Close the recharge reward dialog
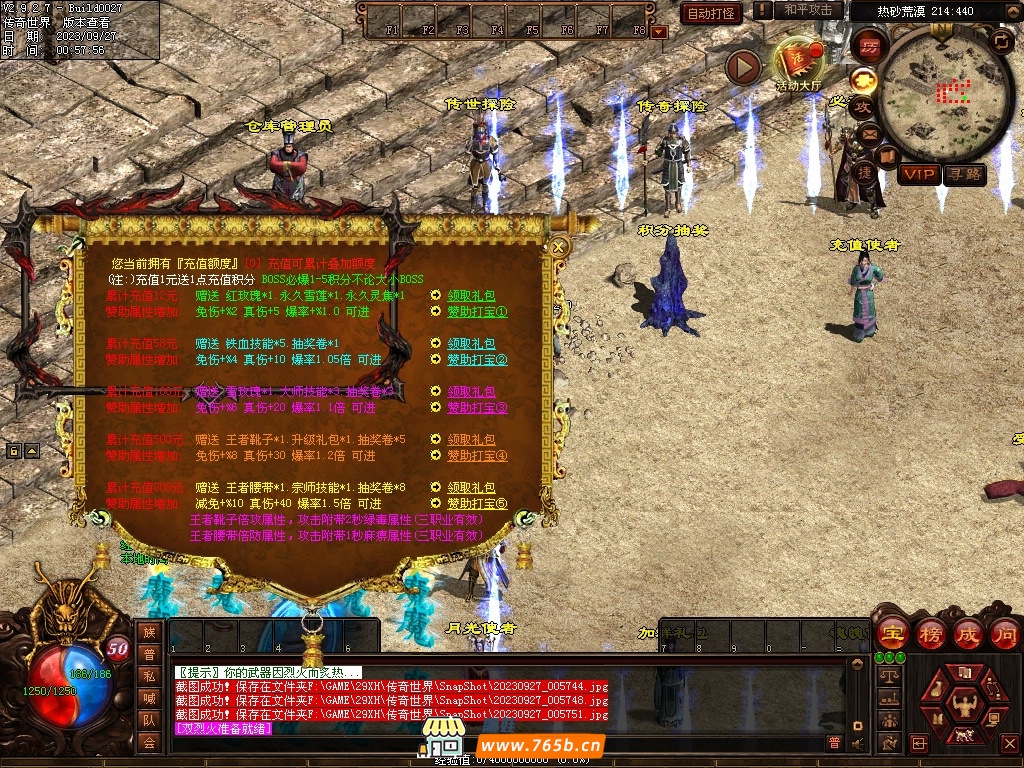Viewport: 1024px width, 768px height. (559, 246)
